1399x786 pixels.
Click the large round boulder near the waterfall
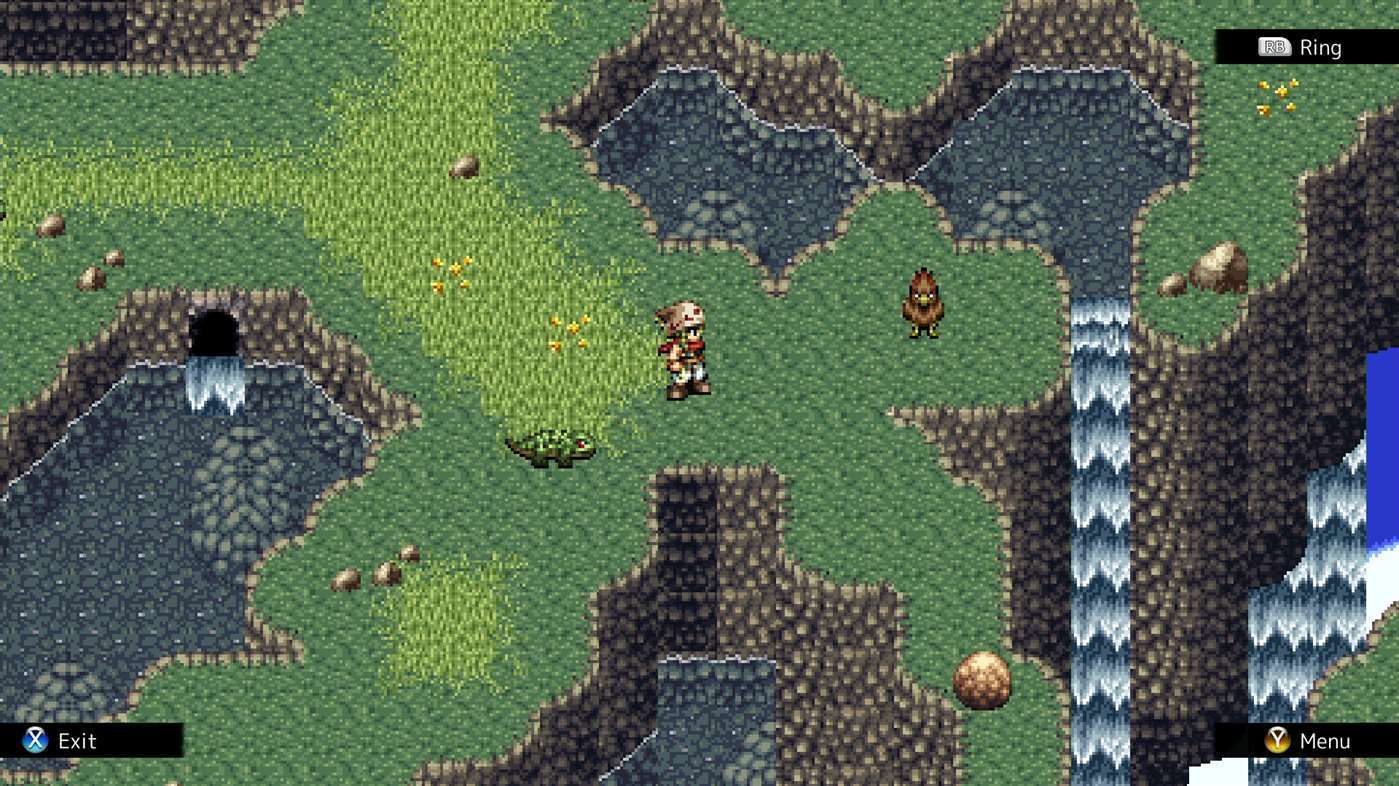click(x=982, y=678)
